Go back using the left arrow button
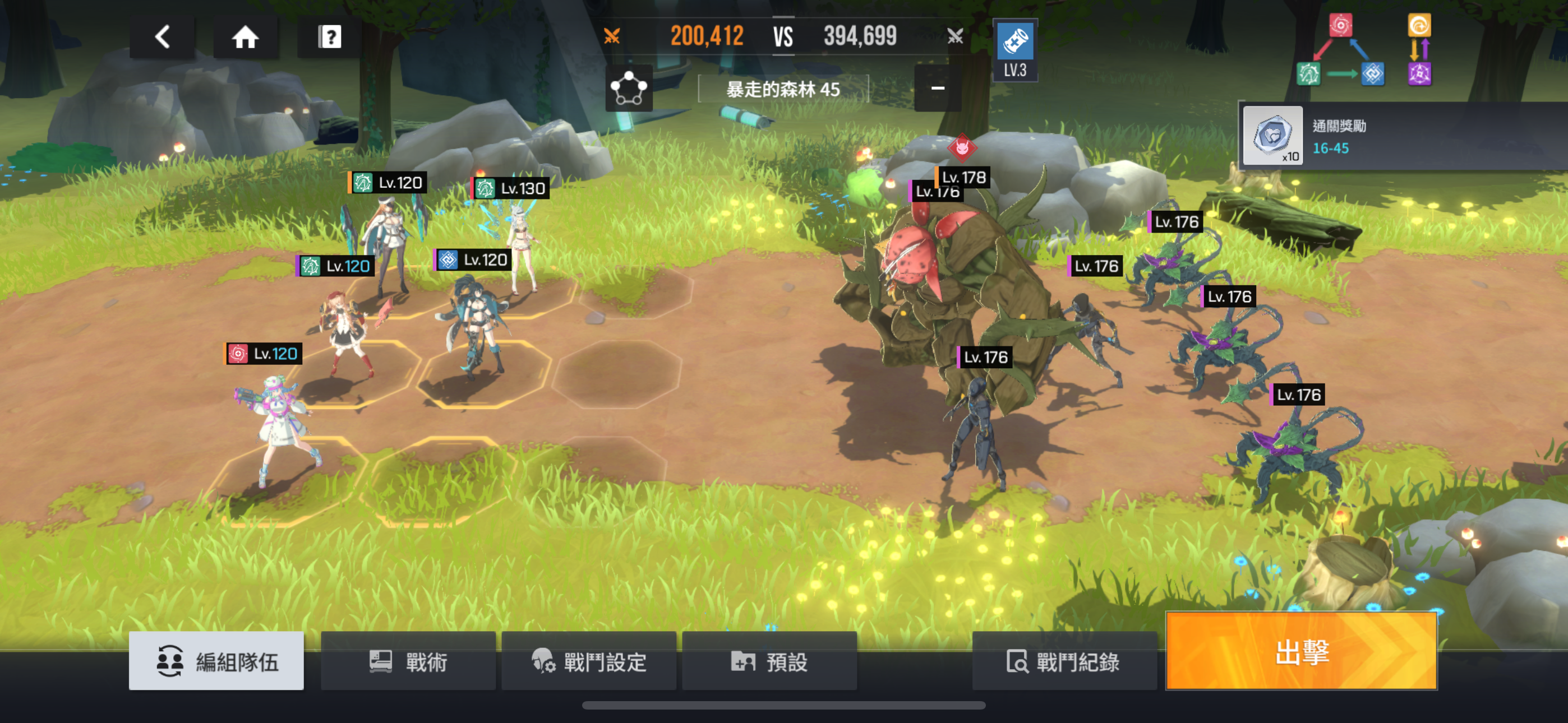1568x723 pixels. [x=162, y=37]
